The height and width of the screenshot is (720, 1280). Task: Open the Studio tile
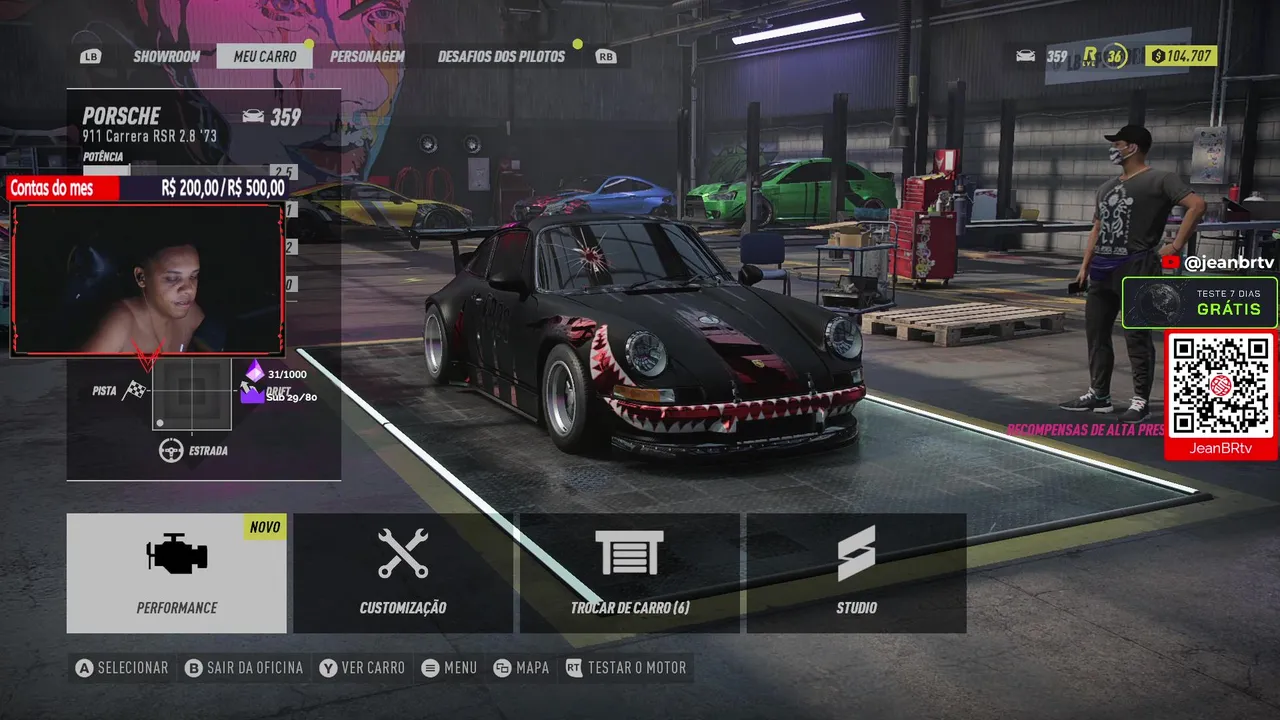coord(856,573)
